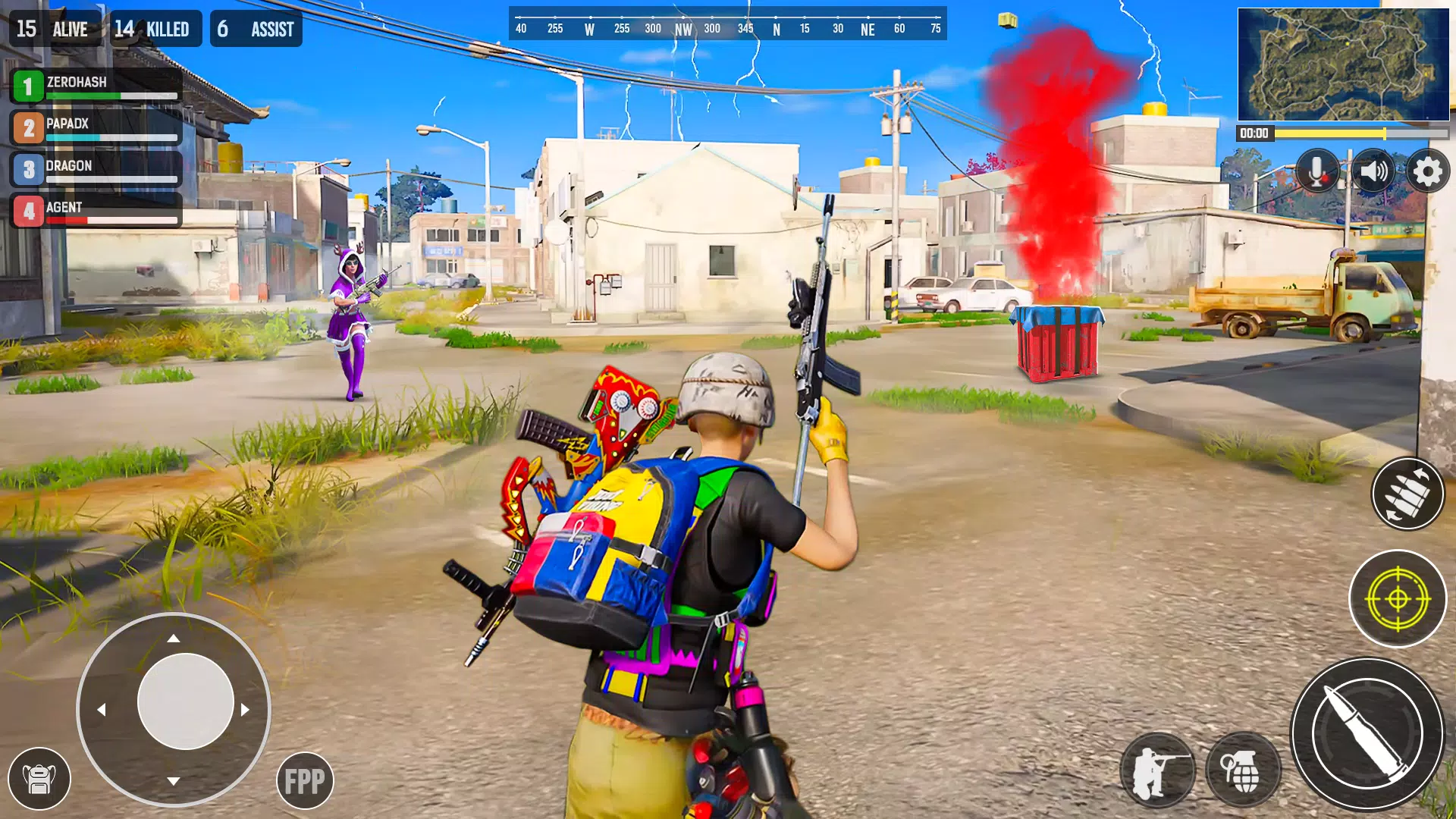
Task: Throw a grenade using the grenade icon
Action: coord(1244,770)
